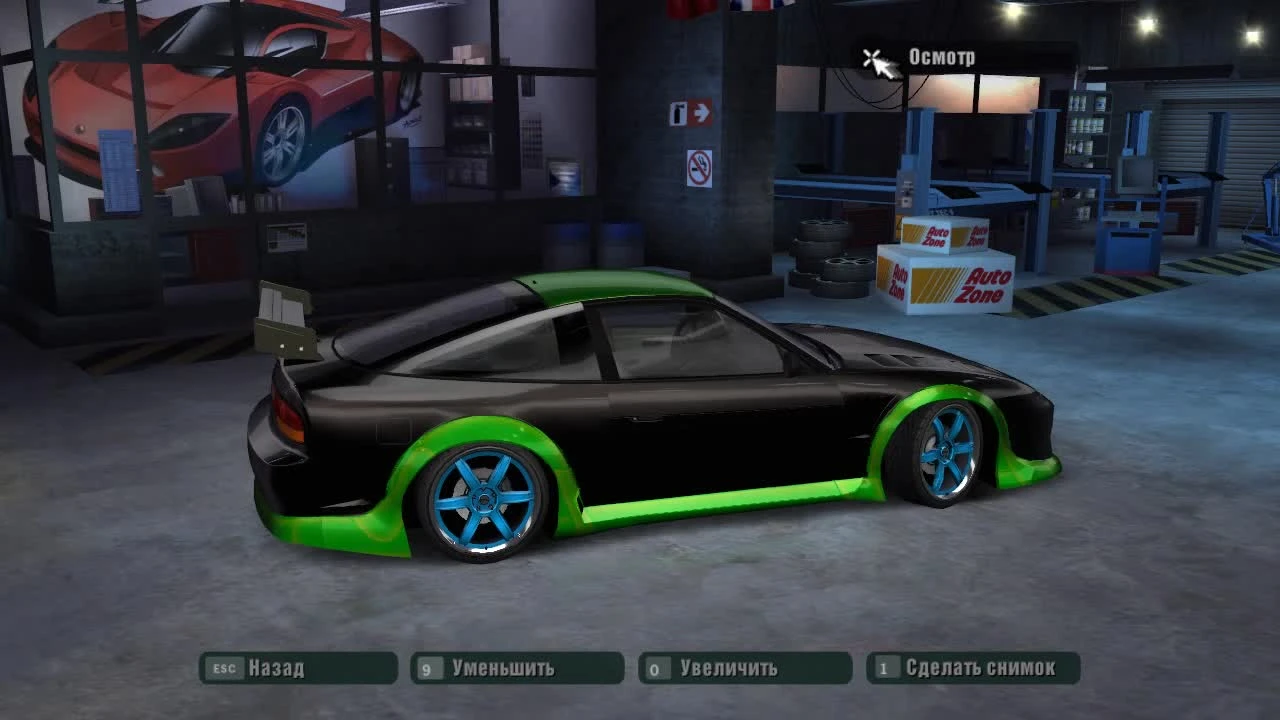Click the 1 key icon beside Сделать снимок
The width and height of the screenshot is (1280, 720).
coord(887,668)
